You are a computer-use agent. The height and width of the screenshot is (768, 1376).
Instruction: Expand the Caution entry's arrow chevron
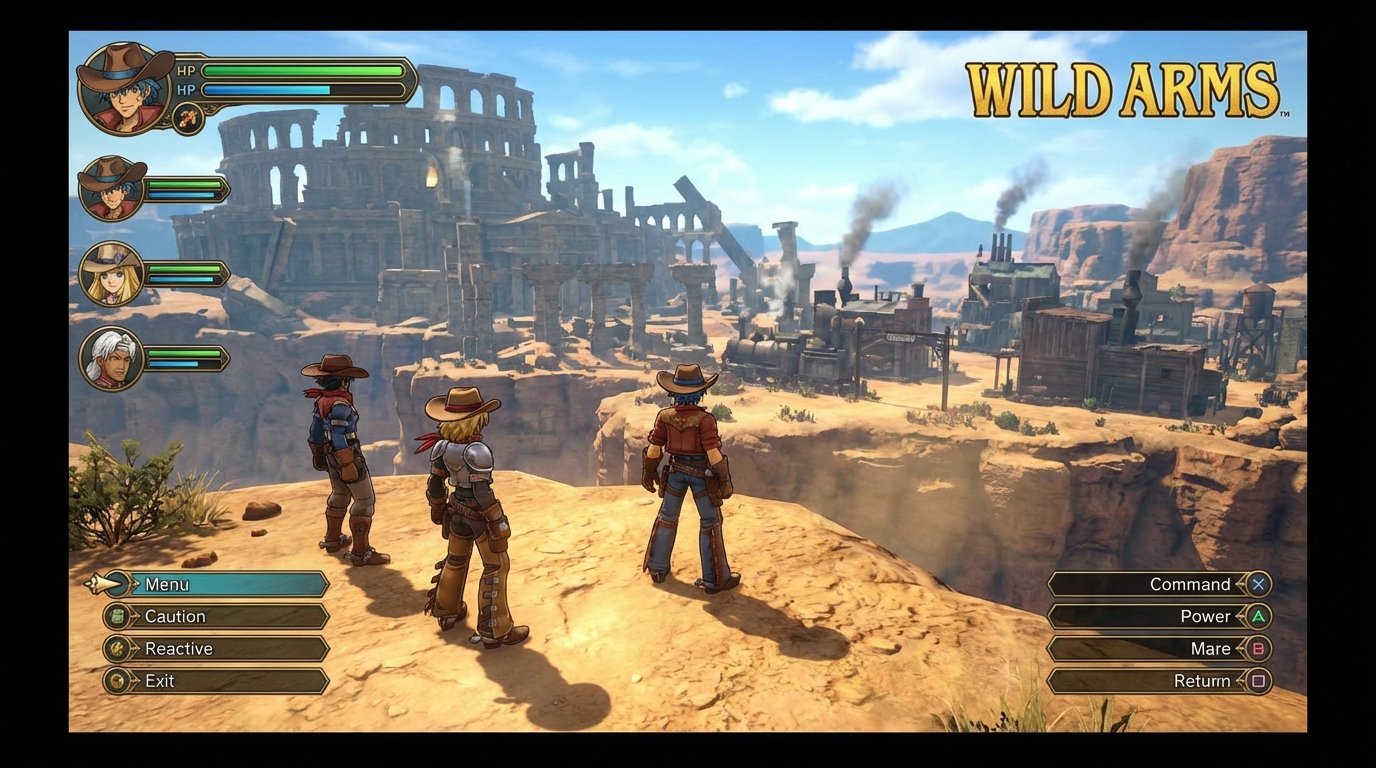(x=136, y=617)
